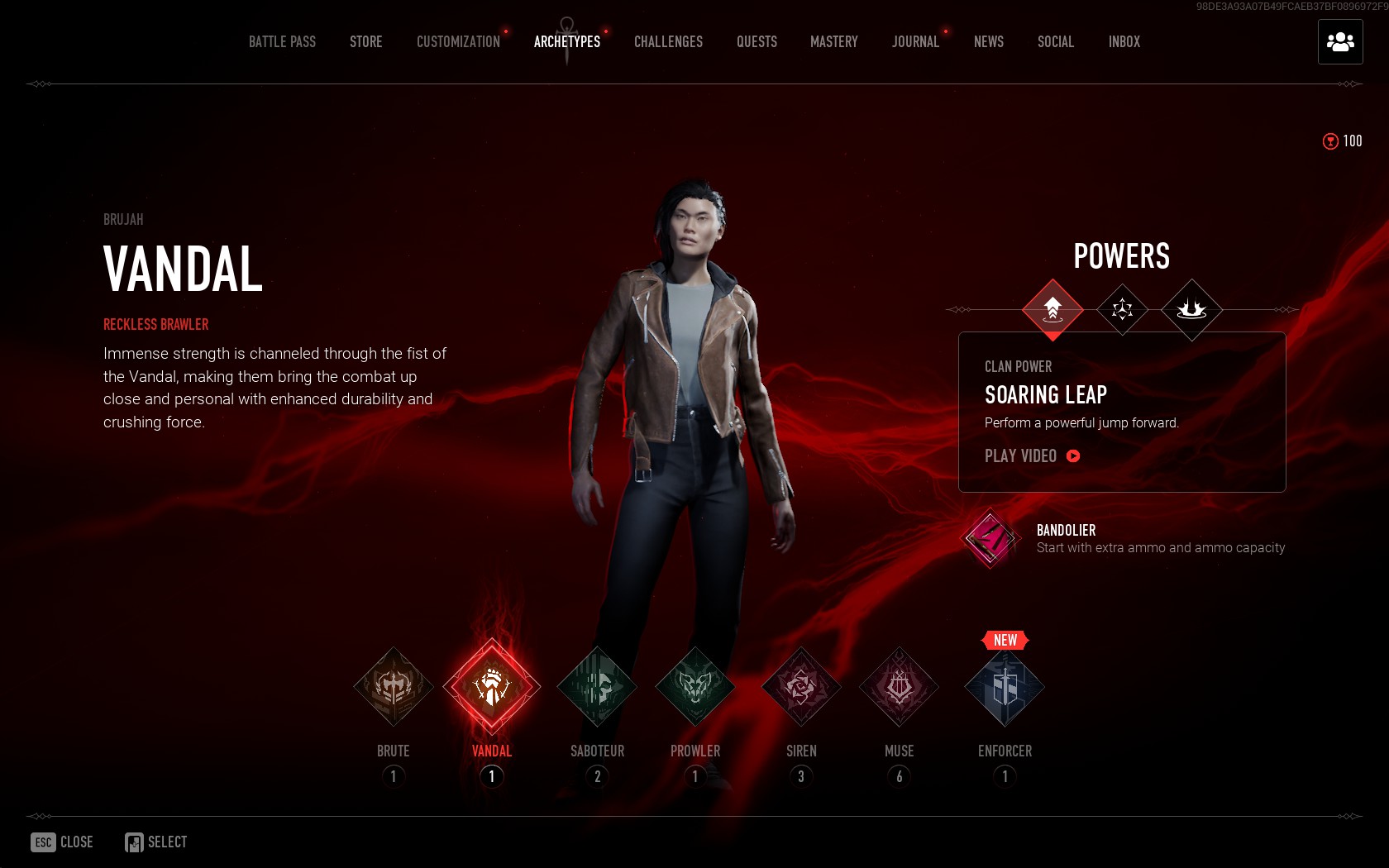Select the new Enforcer archetype
This screenshot has width=1389, height=868.
[1005, 687]
